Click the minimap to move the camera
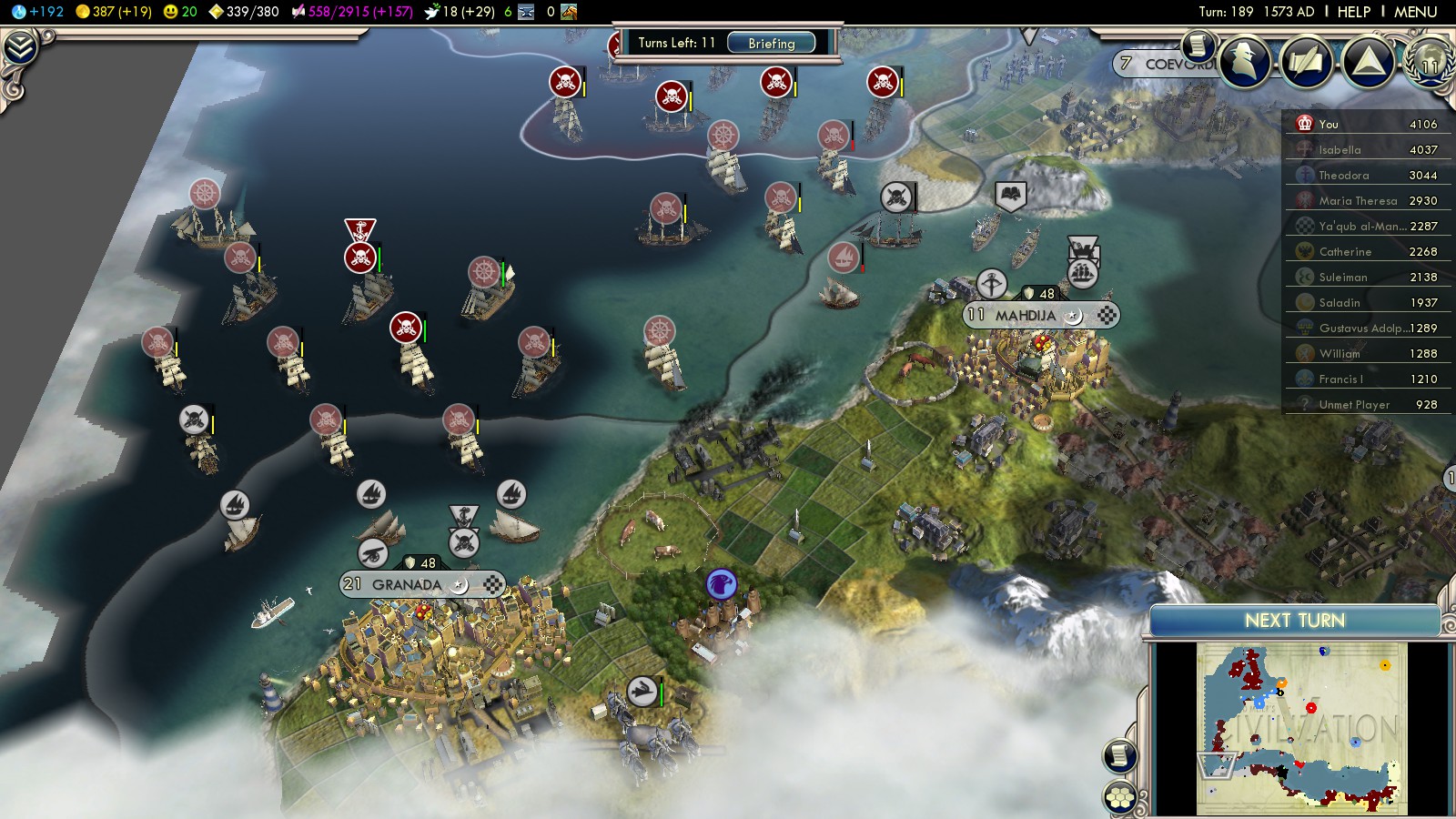The width and height of the screenshot is (1456, 819). click(1301, 728)
